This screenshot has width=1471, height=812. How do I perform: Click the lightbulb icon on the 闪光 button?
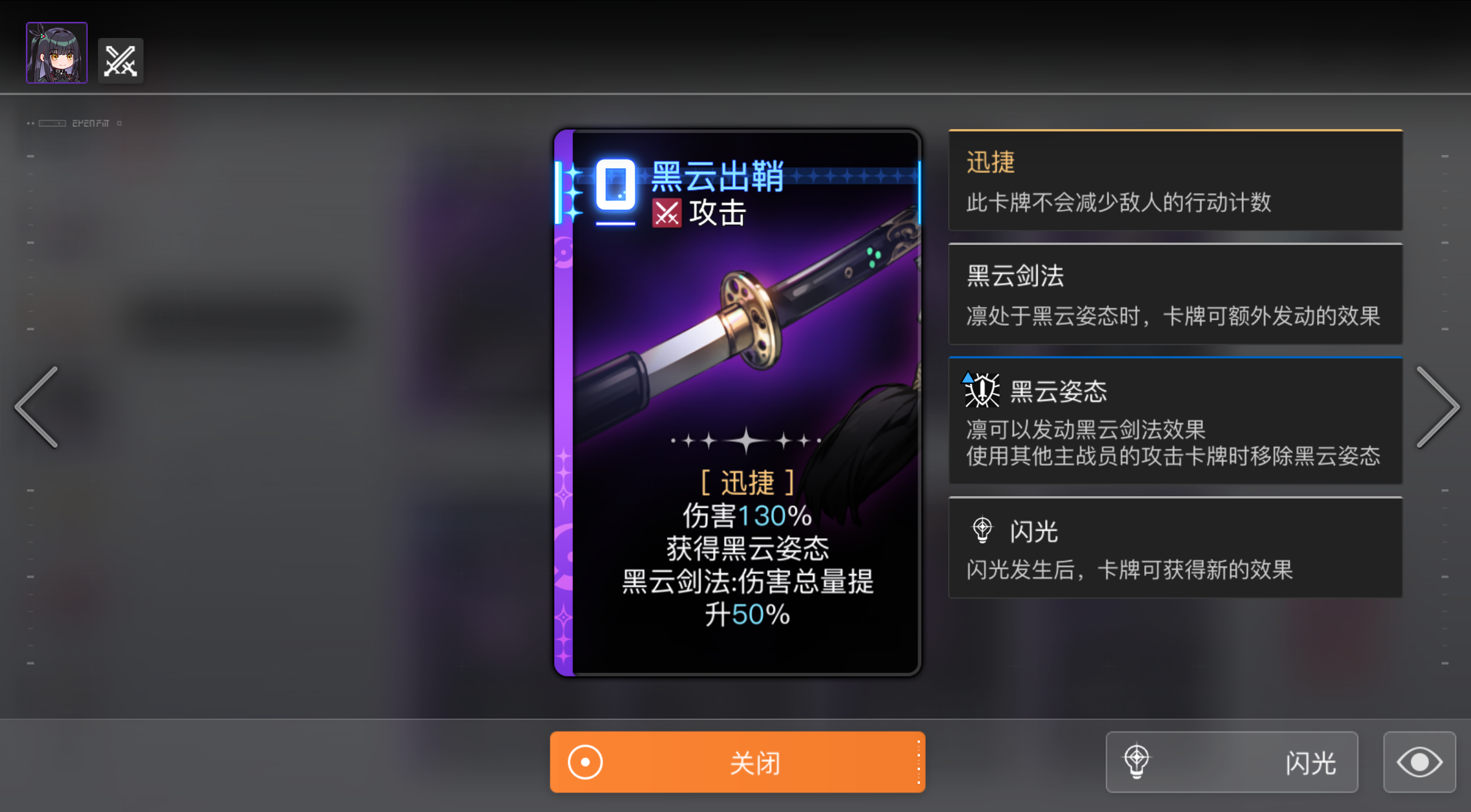click(x=1138, y=762)
